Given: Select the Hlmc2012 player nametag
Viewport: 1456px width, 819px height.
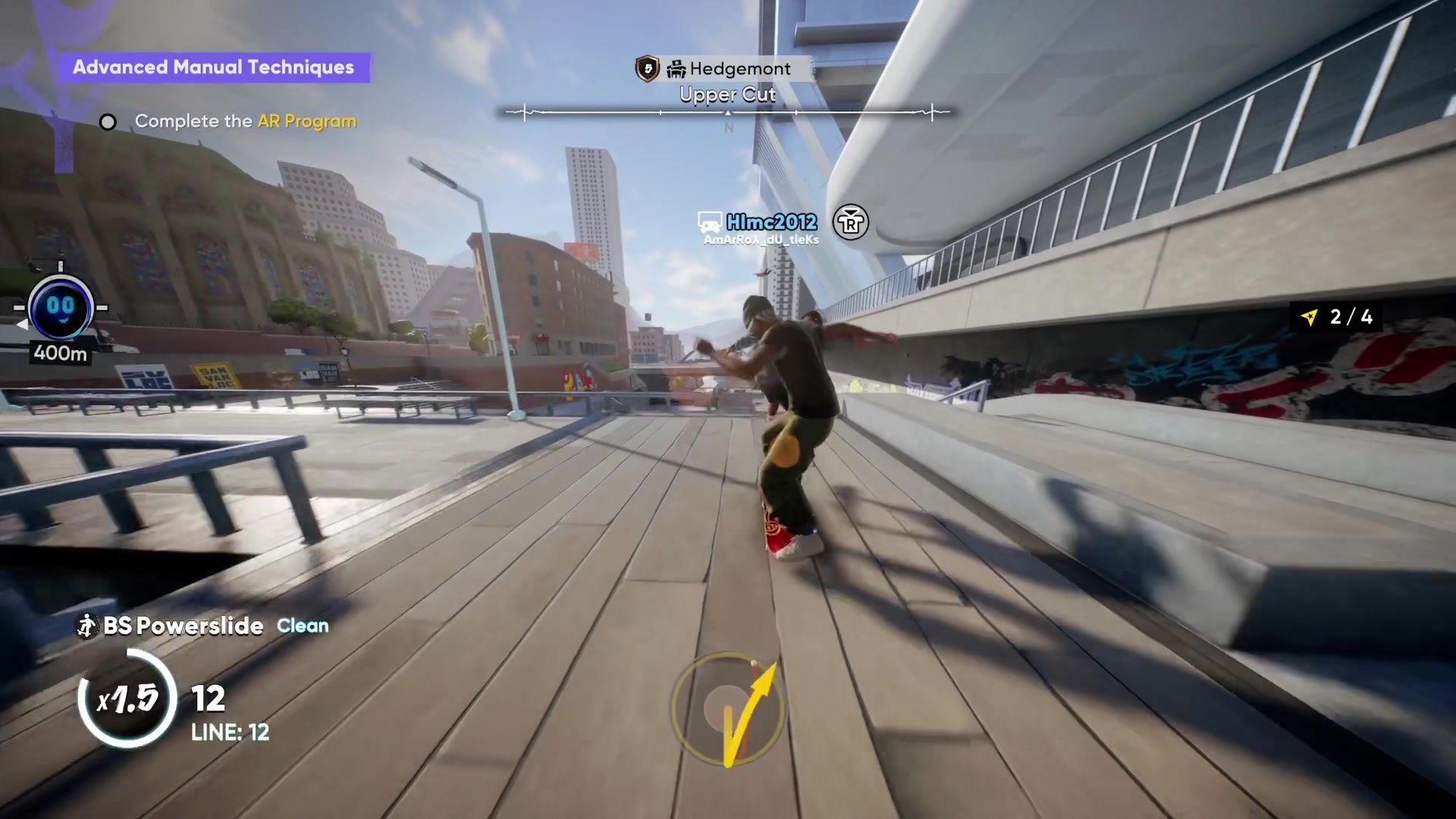Looking at the screenshot, I should pos(770,222).
